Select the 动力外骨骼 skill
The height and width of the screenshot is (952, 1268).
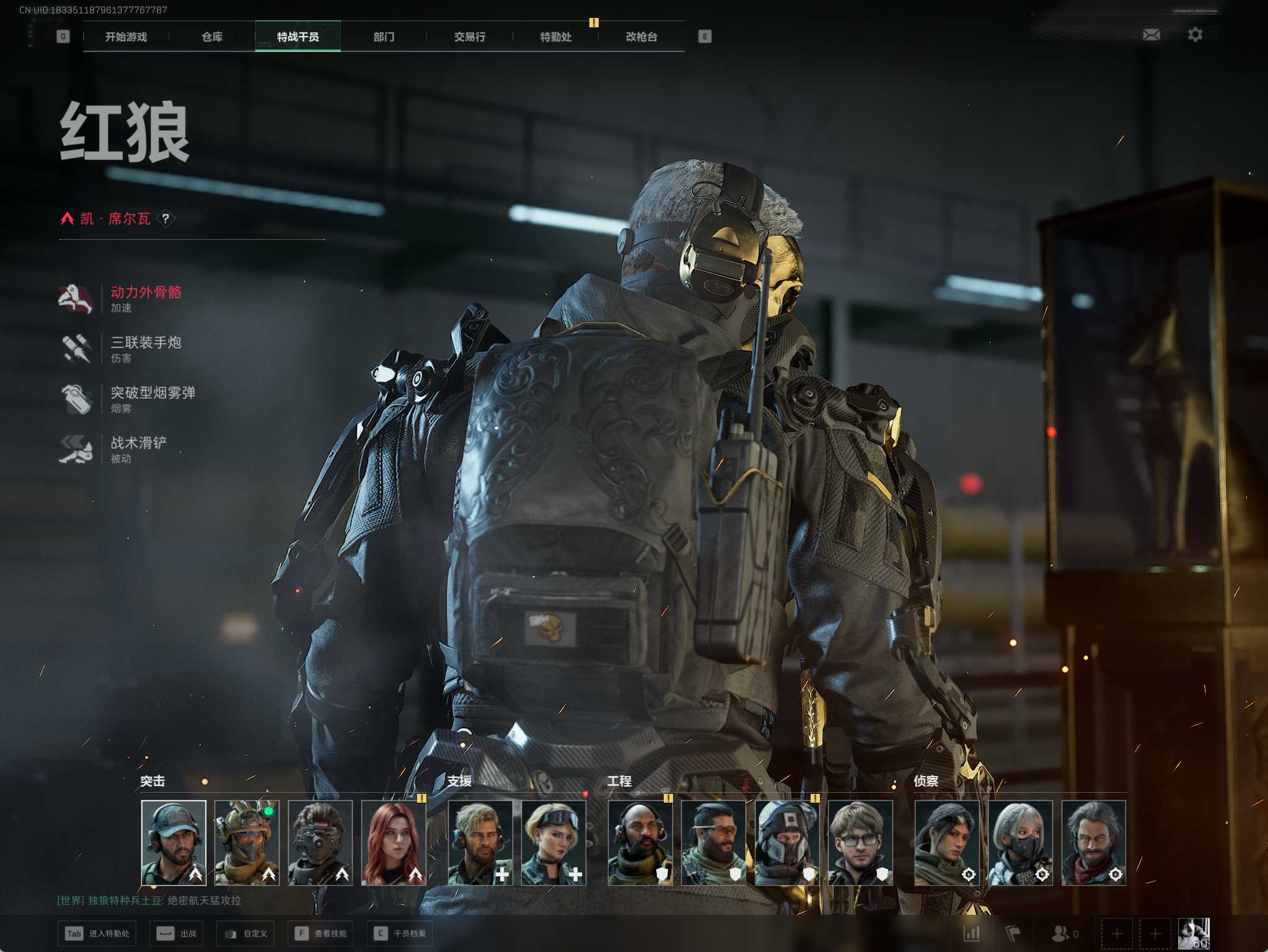(x=145, y=298)
